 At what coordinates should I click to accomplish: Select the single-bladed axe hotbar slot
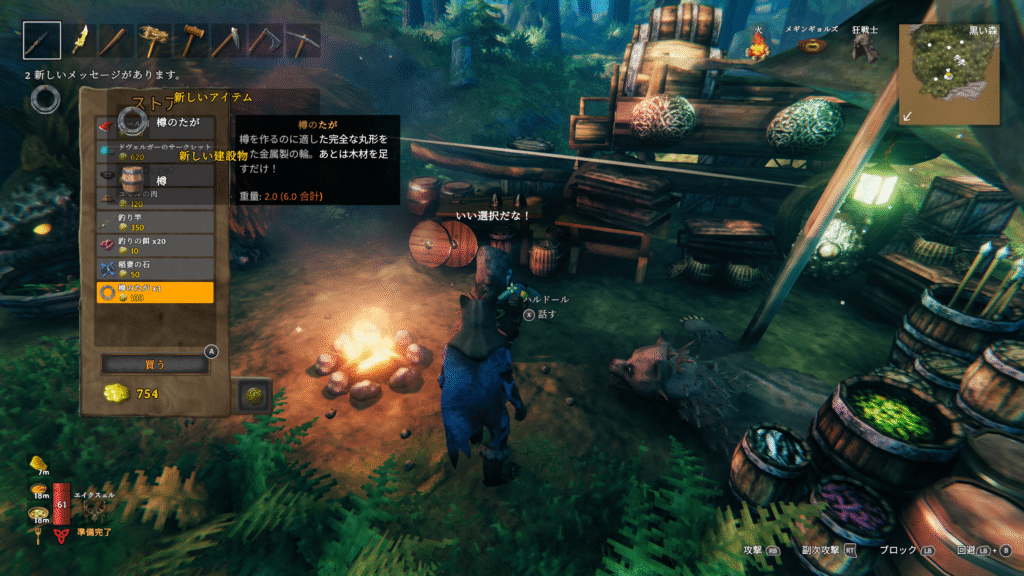(x=226, y=41)
